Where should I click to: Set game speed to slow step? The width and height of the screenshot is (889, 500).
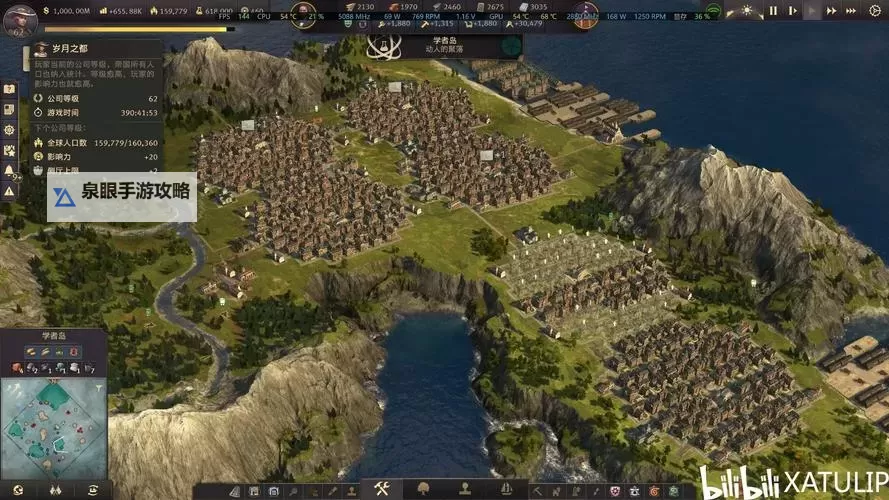(x=792, y=11)
